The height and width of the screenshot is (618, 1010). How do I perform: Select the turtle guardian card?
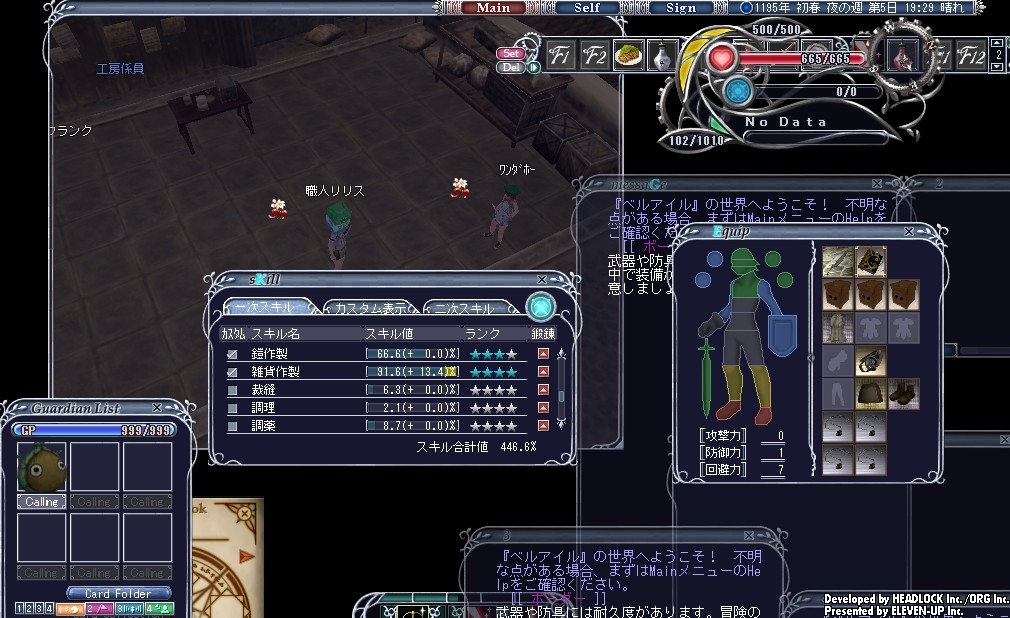pos(41,467)
